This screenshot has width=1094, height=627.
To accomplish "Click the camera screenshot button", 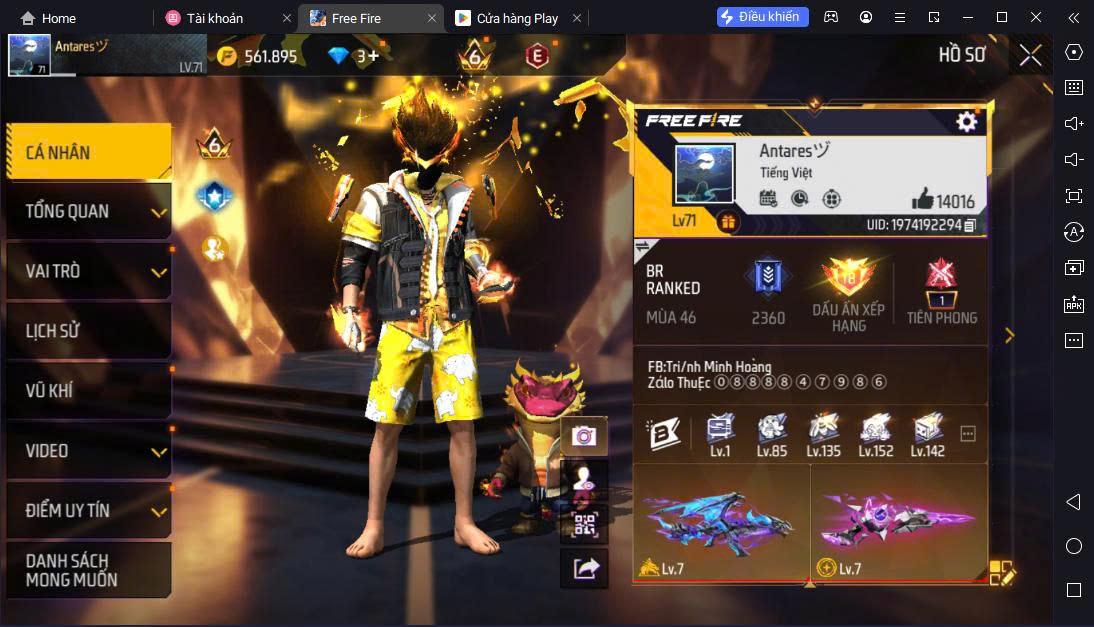I will click(x=584, y=436).
